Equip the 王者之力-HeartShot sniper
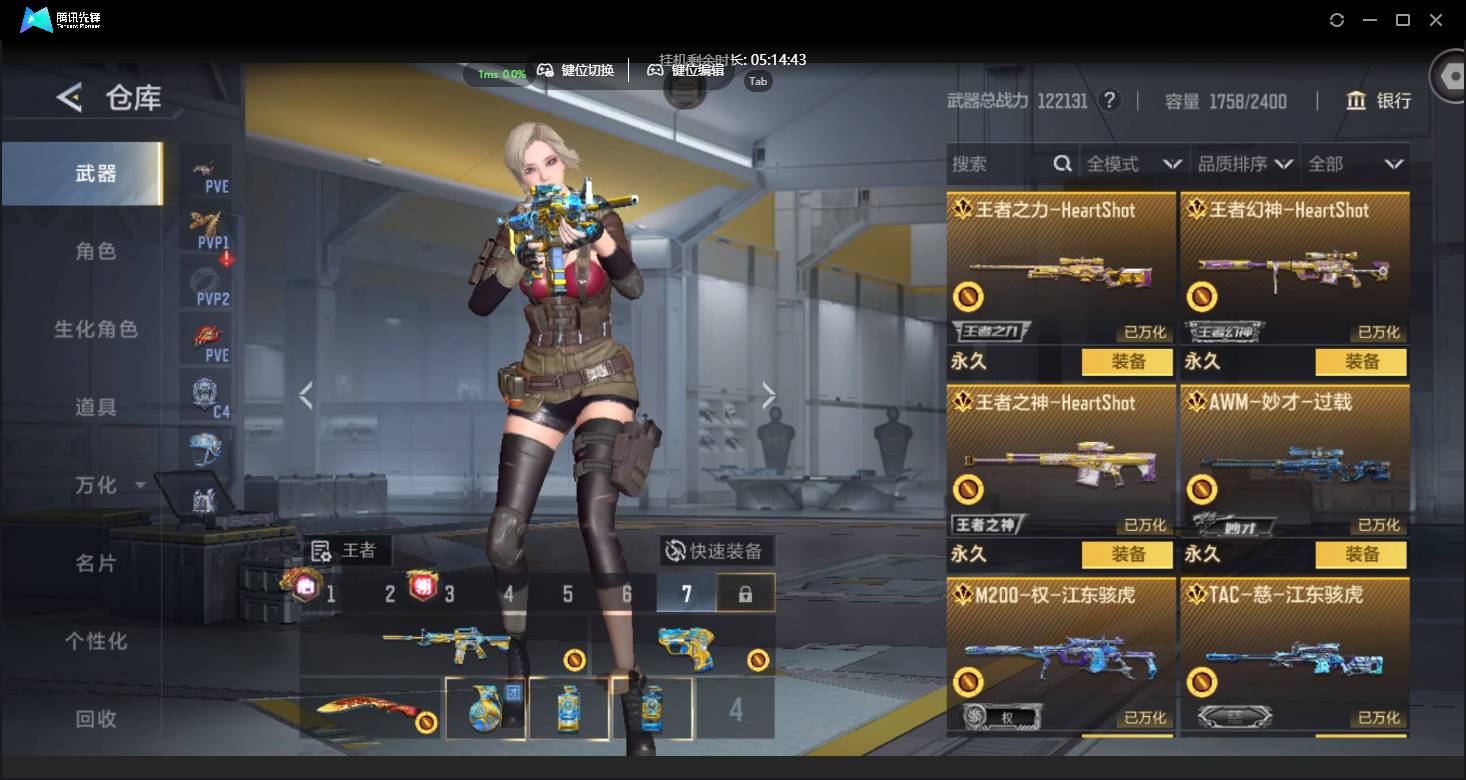This screenshot has height=780, width=1466. point(1127,362)
